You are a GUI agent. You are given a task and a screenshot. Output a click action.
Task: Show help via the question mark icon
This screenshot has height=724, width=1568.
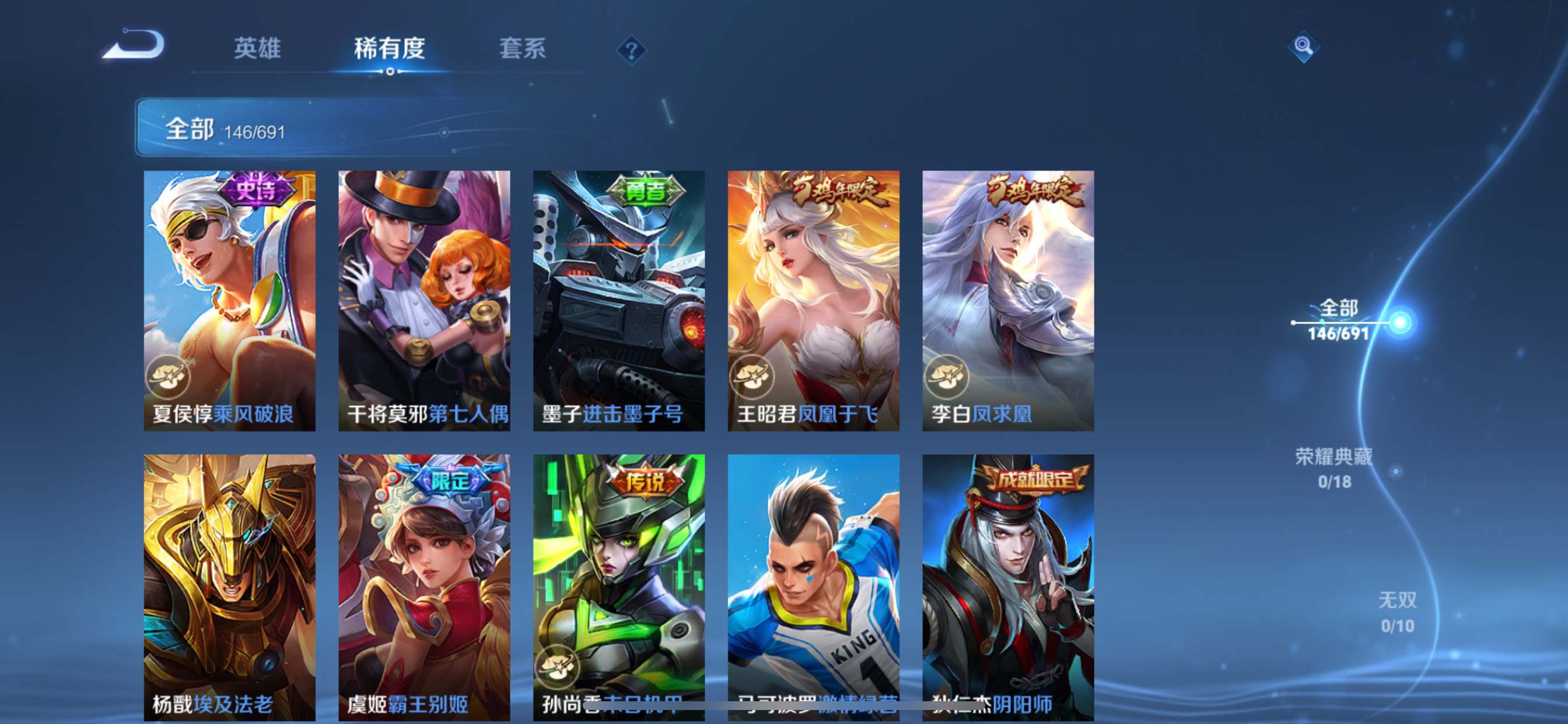click(x=631, y=50)
